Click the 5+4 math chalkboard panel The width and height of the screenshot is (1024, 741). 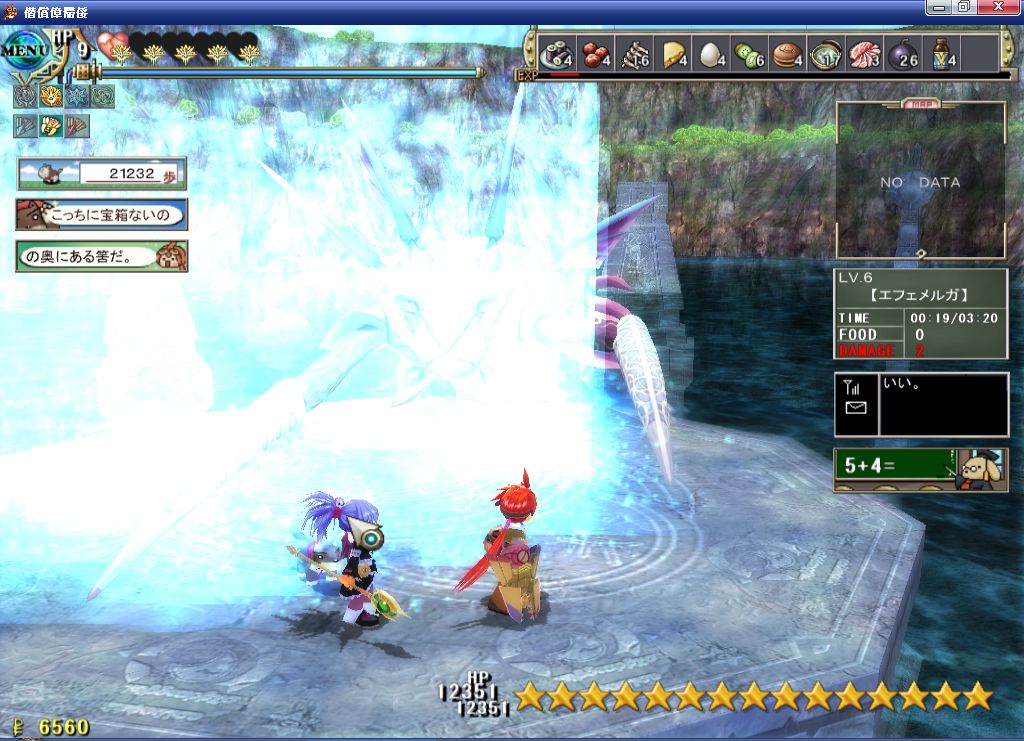coord(920,468)
